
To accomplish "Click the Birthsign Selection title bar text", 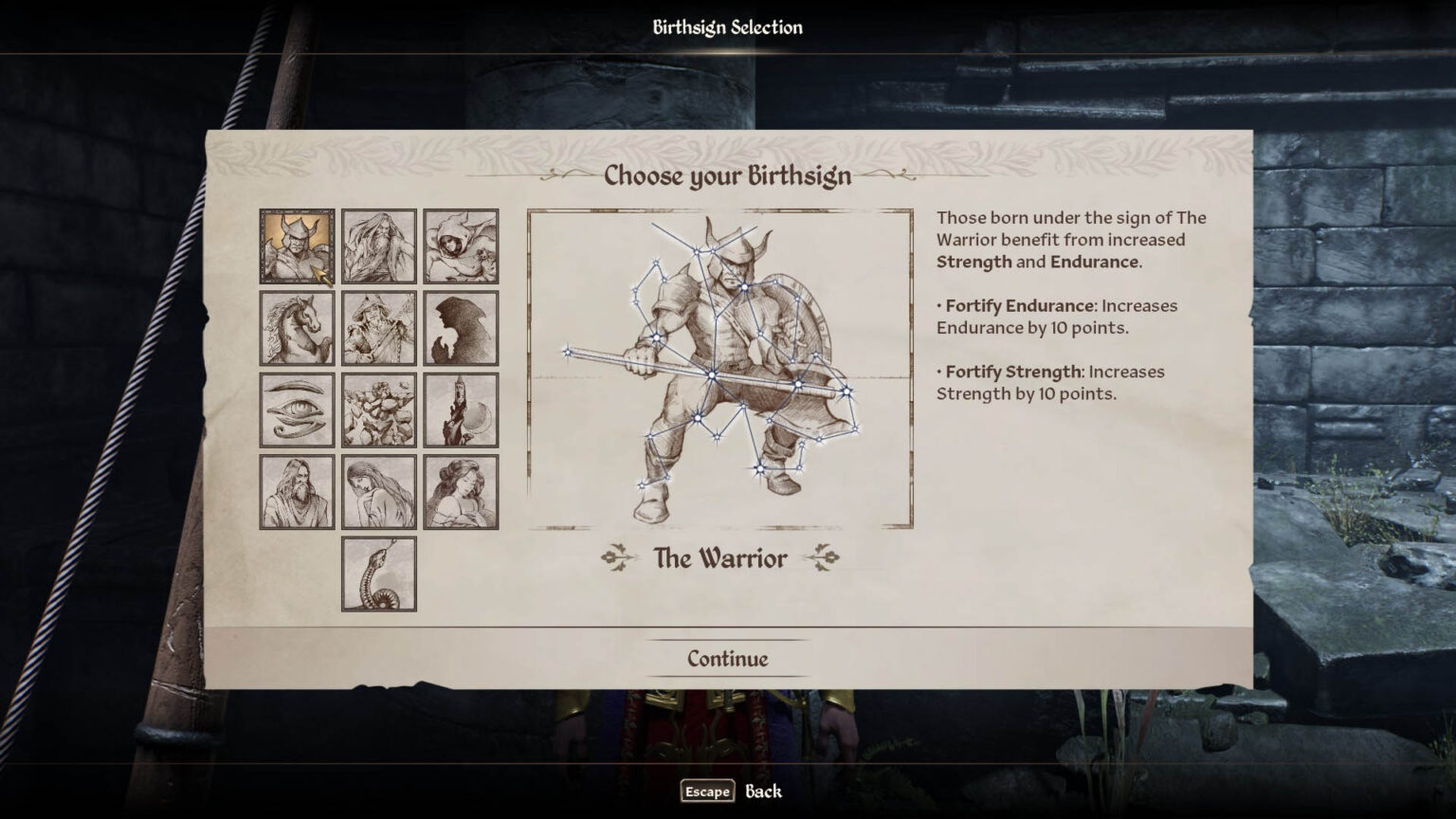I will click(728, 27).
